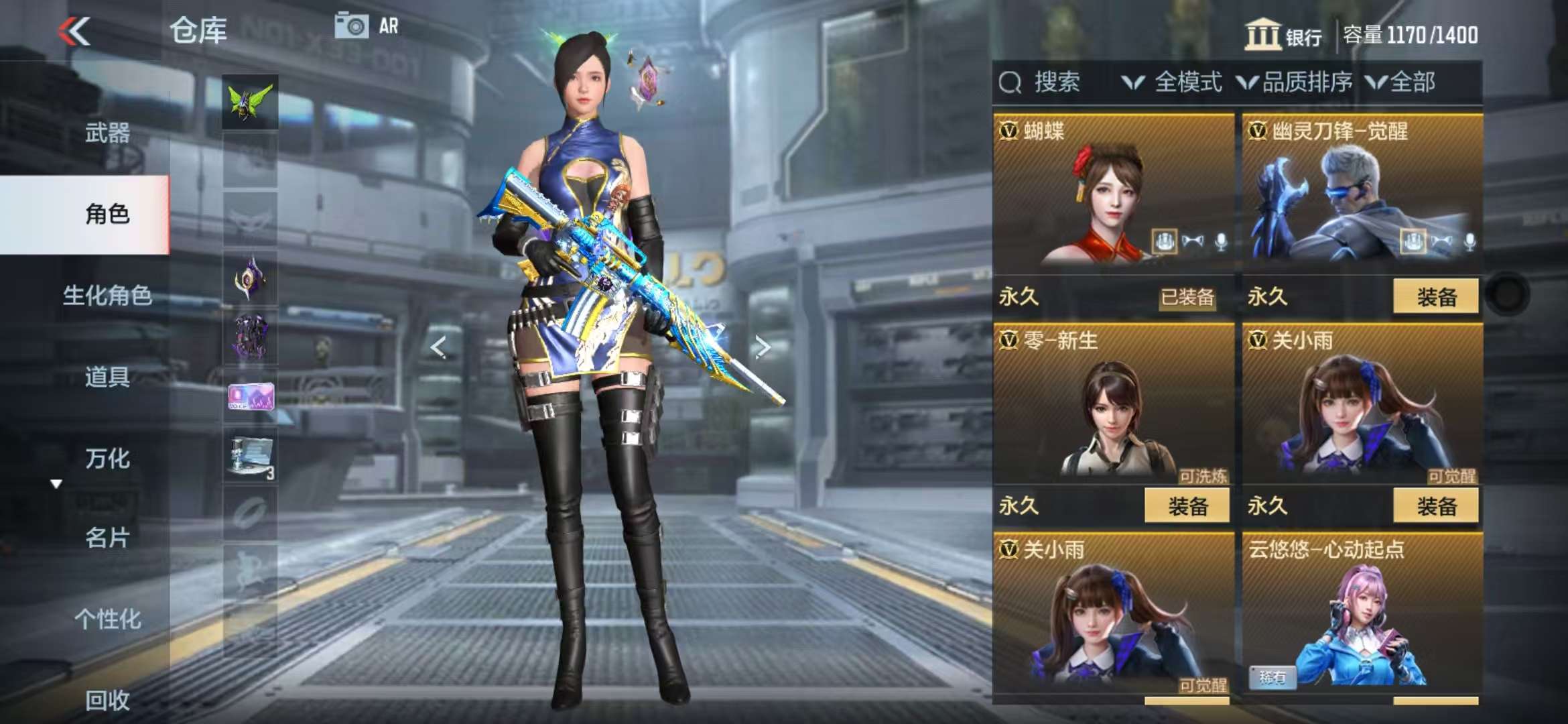Viewport: 1568px width, 724px height.
Task: Select the 生化角色 tab
Action: [107, 295]
